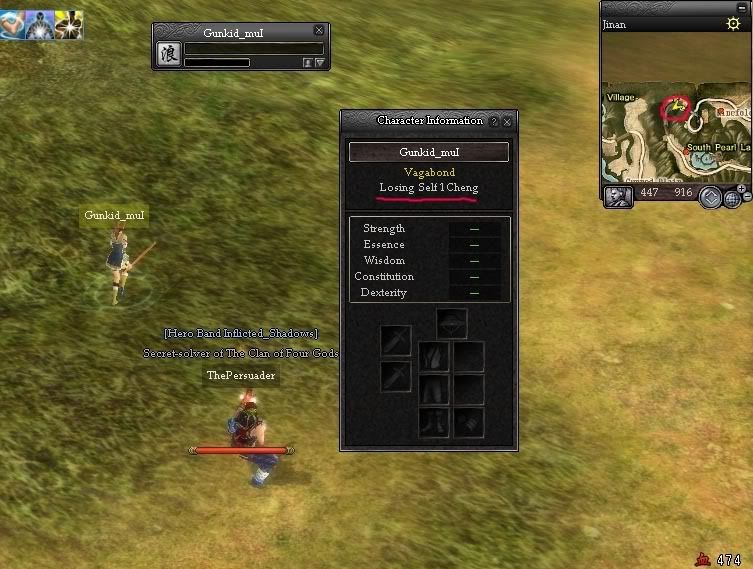This screenshot has height=569, width=753.
Task: Zoom in the minimap with plus button
Action: pyautogui.click(x=742, y=189)
